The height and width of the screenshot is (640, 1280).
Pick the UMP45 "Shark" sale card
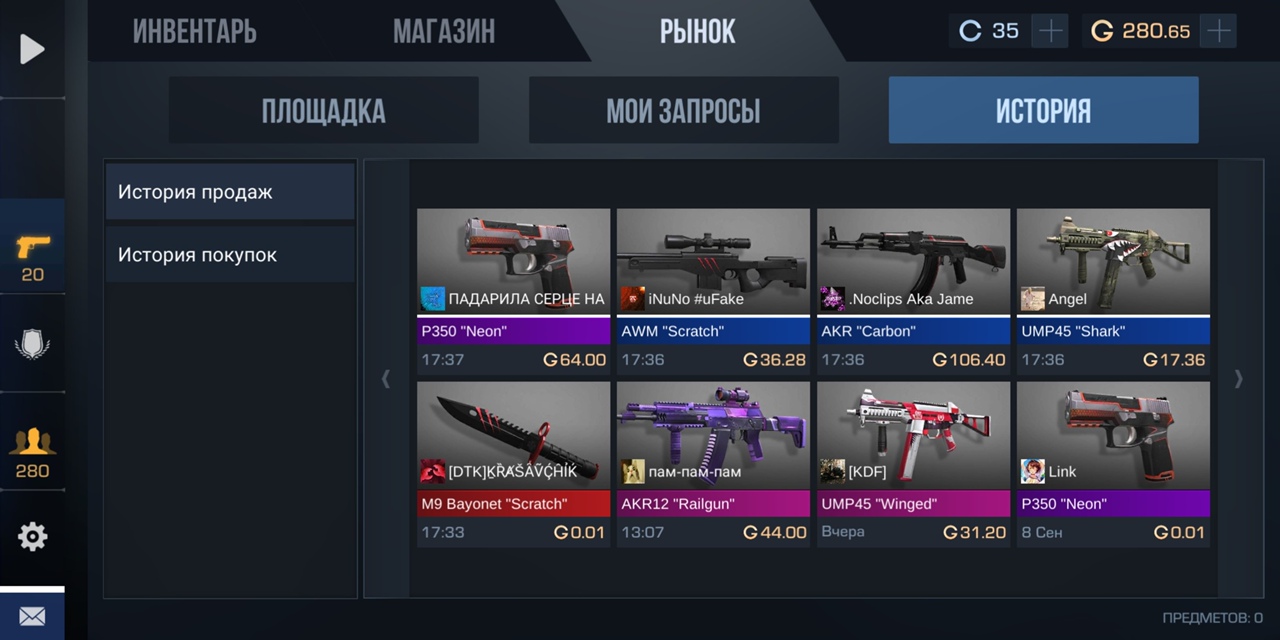tap(1113, 291)
